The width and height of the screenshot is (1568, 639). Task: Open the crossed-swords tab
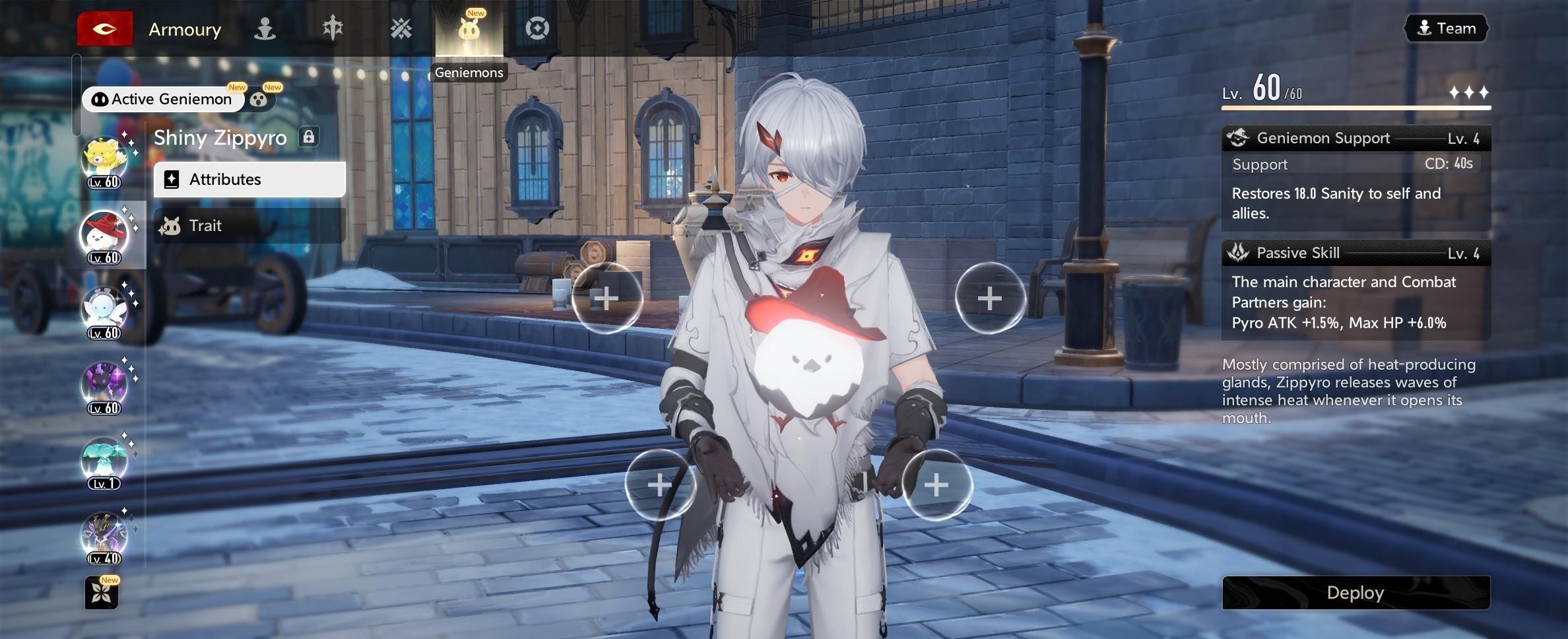[x=401, y=29]
